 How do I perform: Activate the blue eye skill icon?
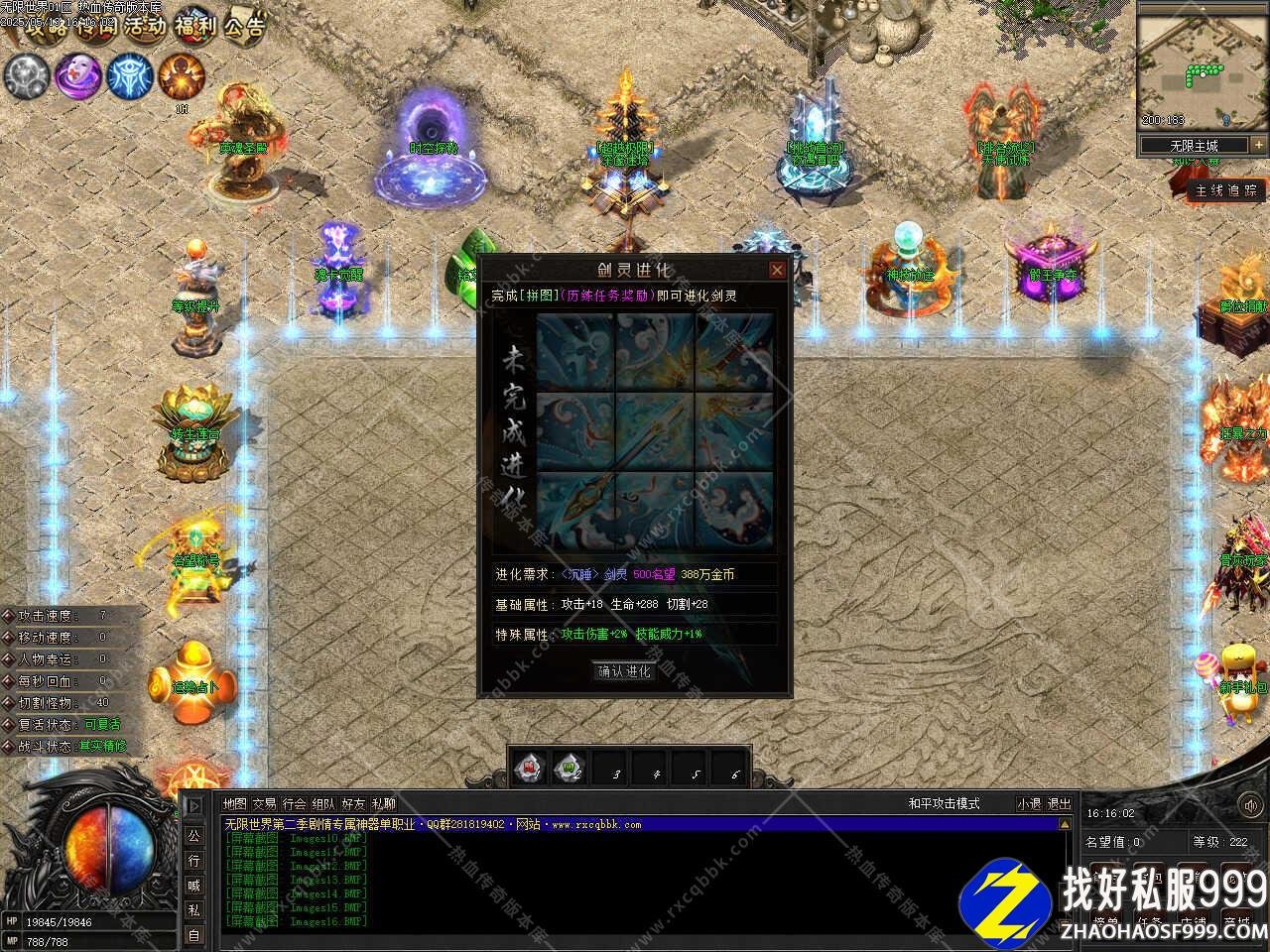[129, 75]
